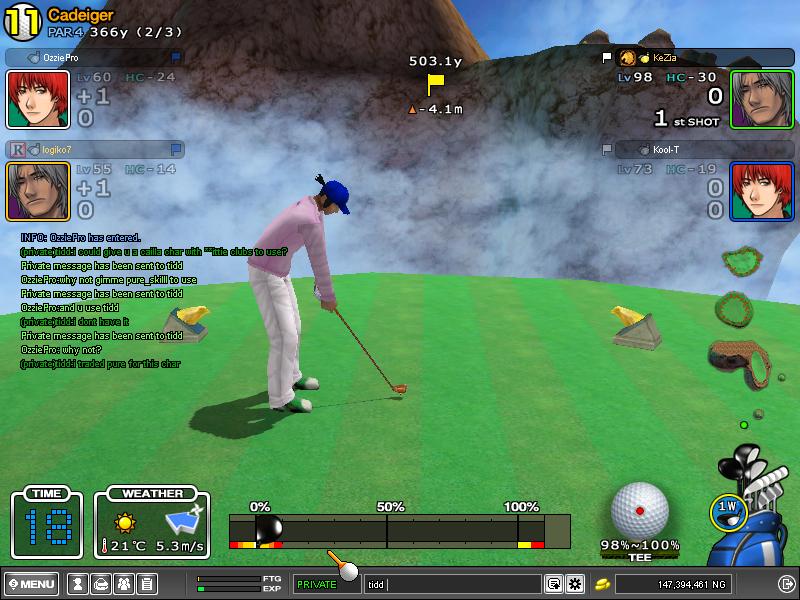800x600 pixels.
Task: Click the chat text input field
Action: point(455,584)
